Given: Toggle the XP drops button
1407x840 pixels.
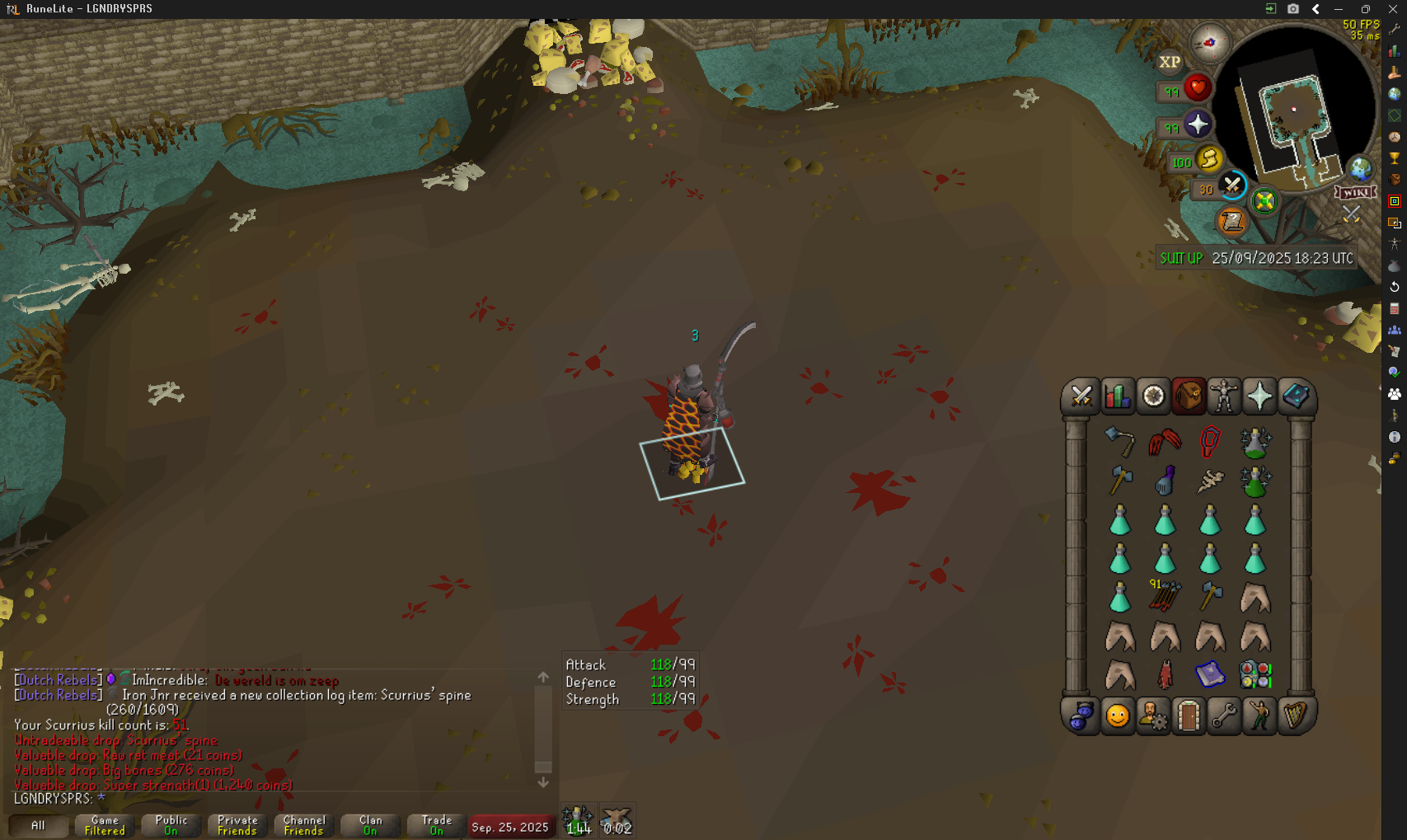Looking at the screenshot, I should tap(1170, 62).
